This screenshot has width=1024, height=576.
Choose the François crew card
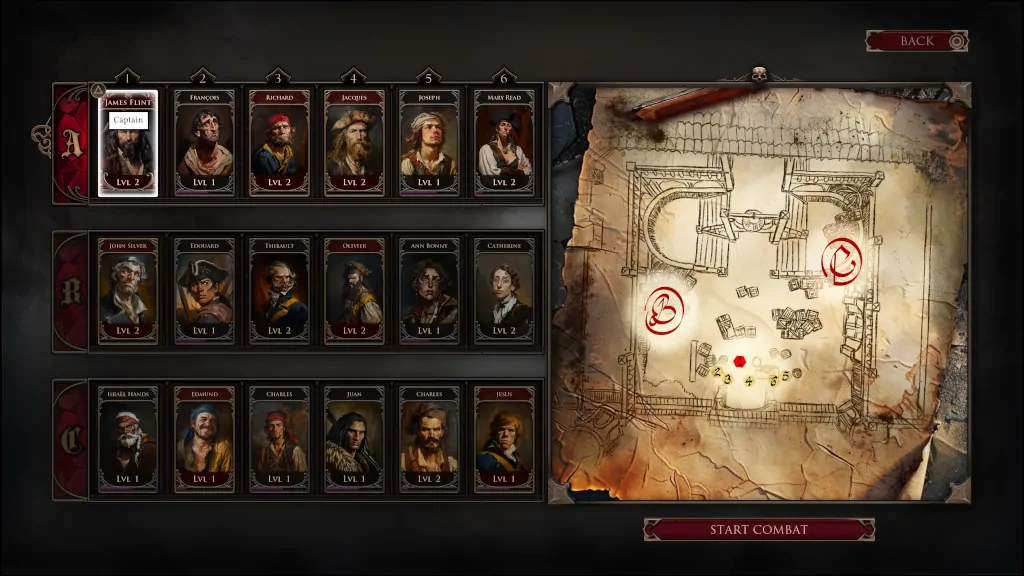[x=204, y=143]
